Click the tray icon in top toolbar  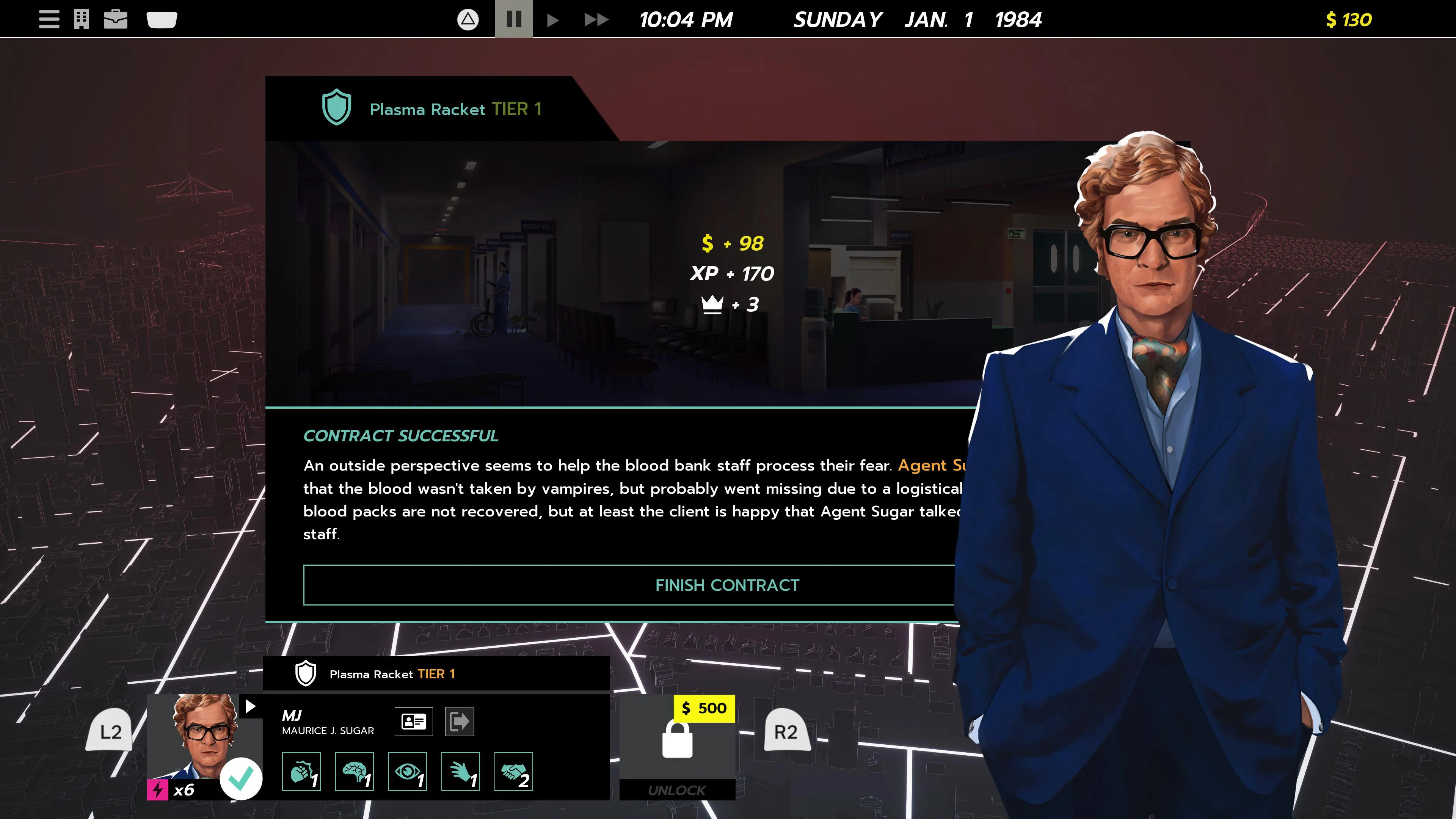(162, 19)
